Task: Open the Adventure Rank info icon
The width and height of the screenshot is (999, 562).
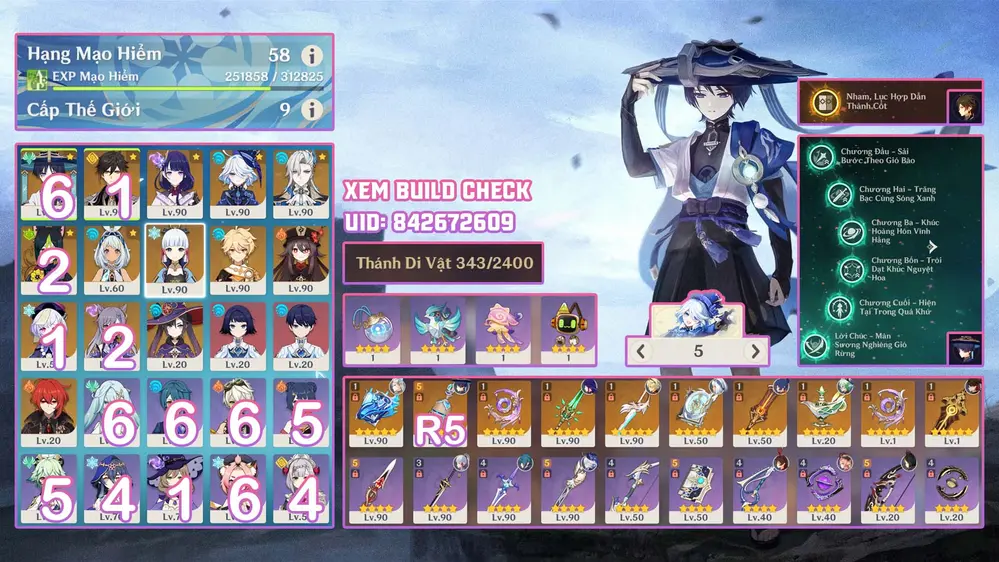Action: [x=313, y=56]
